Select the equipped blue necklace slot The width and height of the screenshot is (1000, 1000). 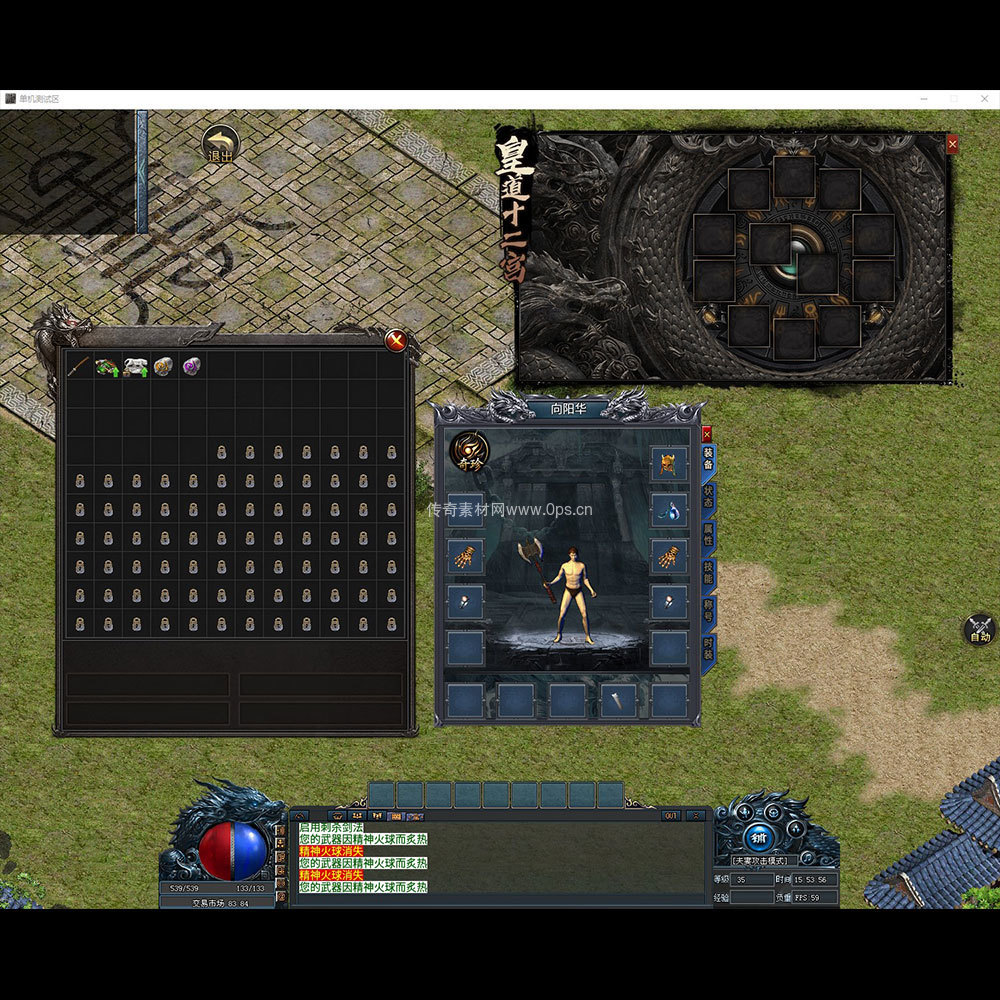(x=669, y=510)
